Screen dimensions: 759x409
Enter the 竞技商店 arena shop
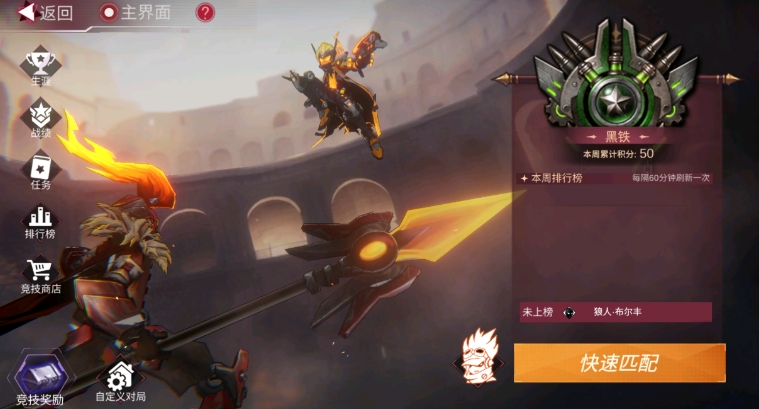40,276
